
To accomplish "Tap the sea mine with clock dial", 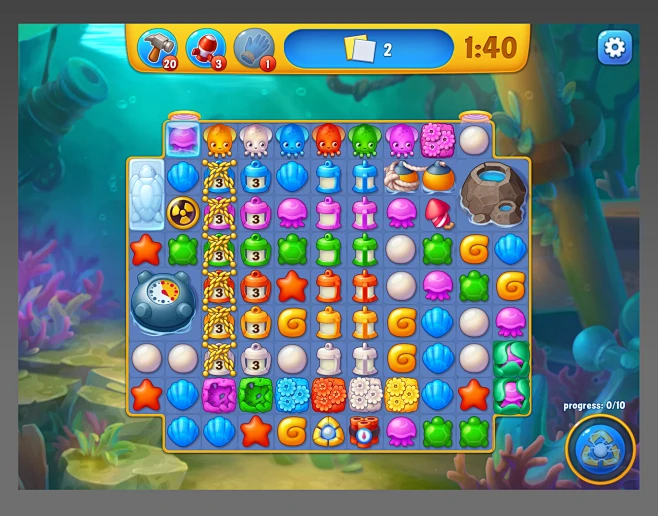I will [164, 301].
